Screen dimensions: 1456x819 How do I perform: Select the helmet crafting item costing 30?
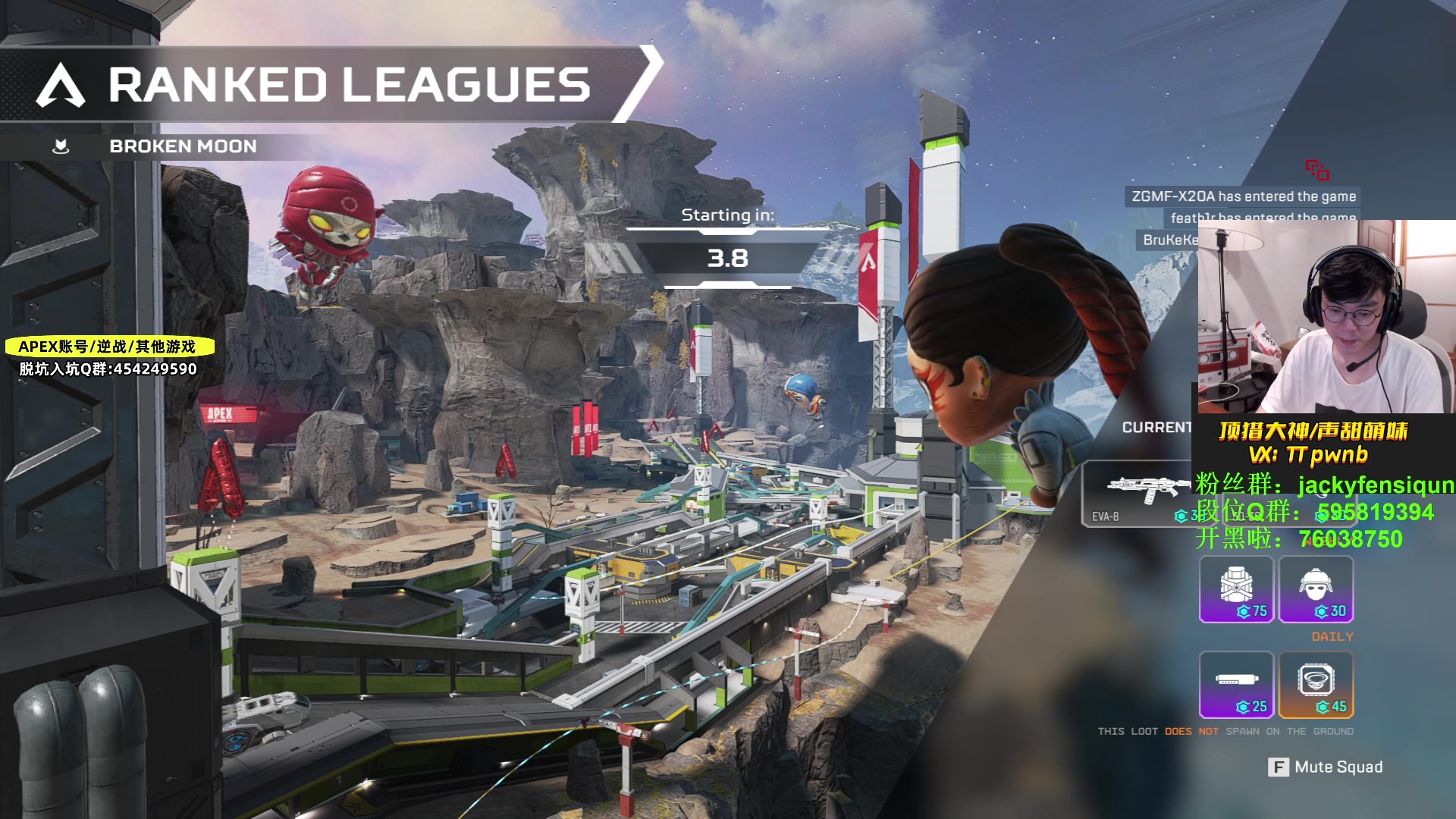pyautogui.click(x=1316, y=589)
